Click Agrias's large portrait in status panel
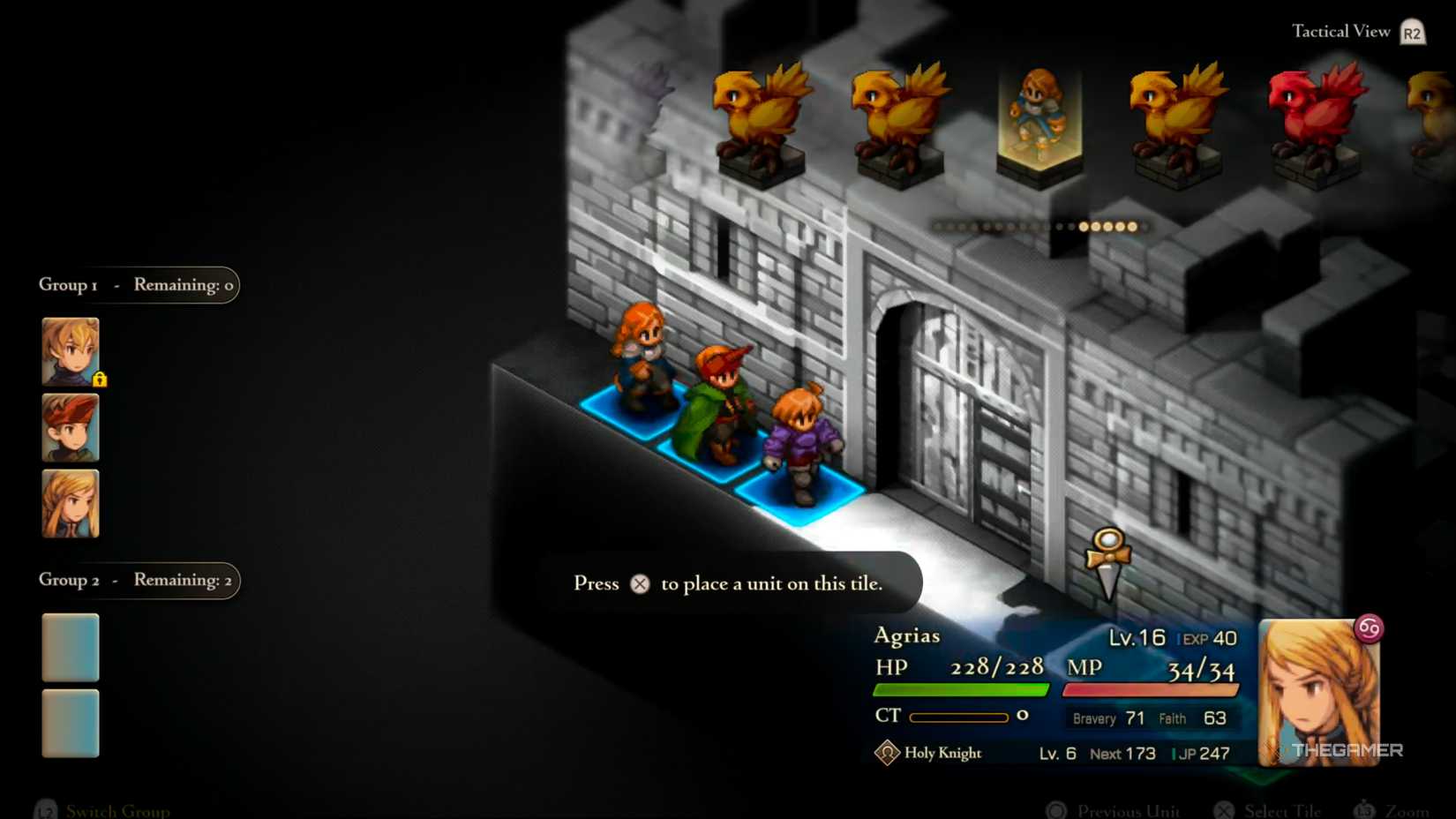Screen dimensions: 1456x819 coord(1318,692)
